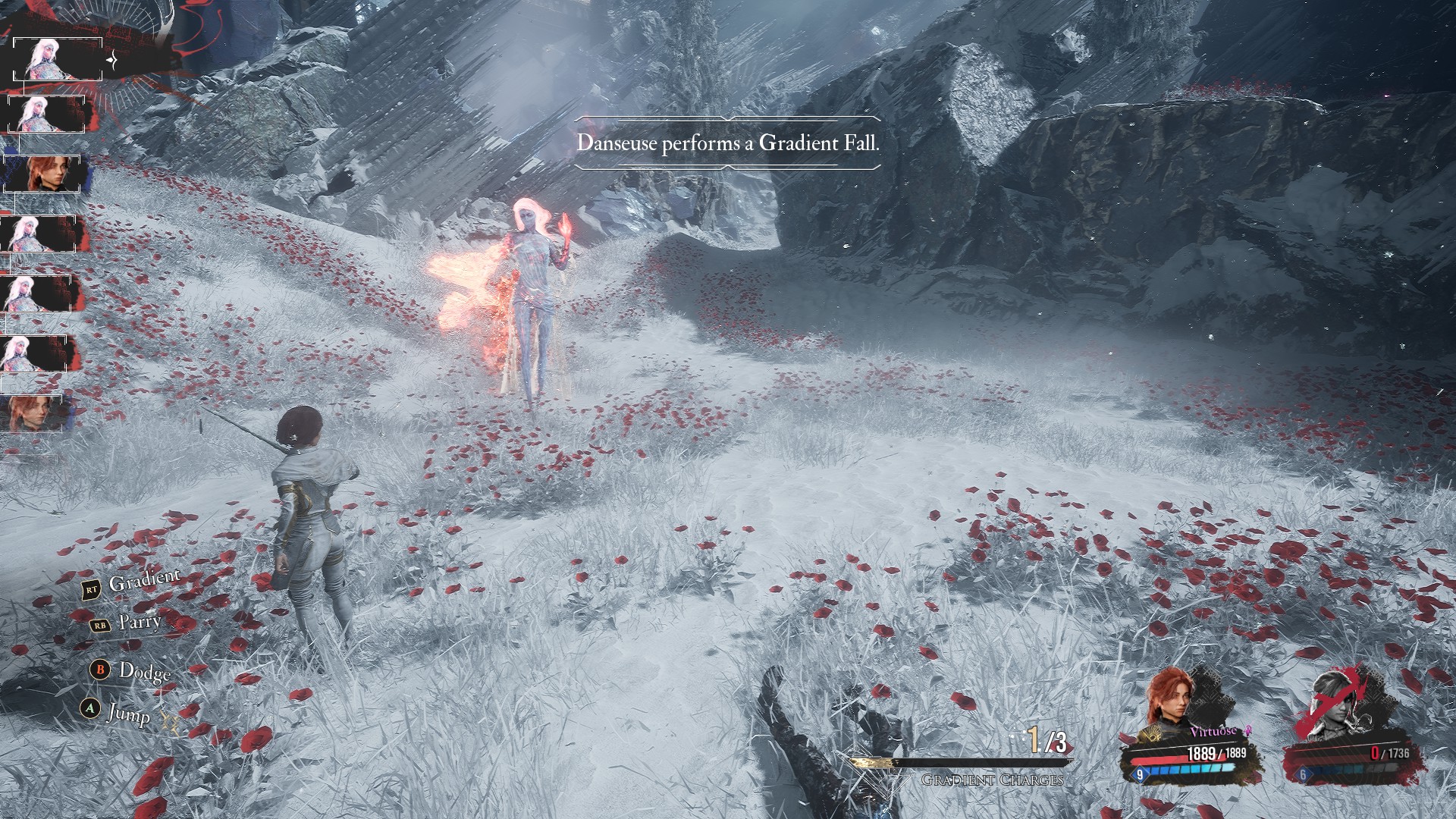Choose the fallen party member's crossed-out portrait
This screenshot has width=1456, height=819.
click(1332, 705)
